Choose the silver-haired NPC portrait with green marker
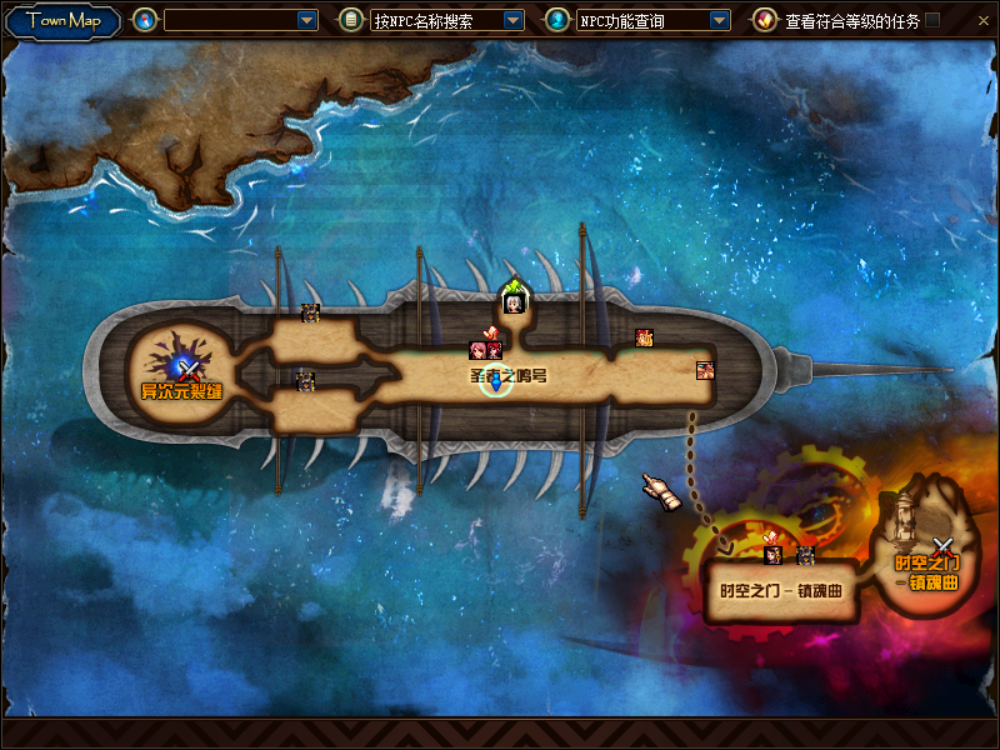Image resolution: width=1000 pixels, height=750 pixels. [x=514, y=302]
